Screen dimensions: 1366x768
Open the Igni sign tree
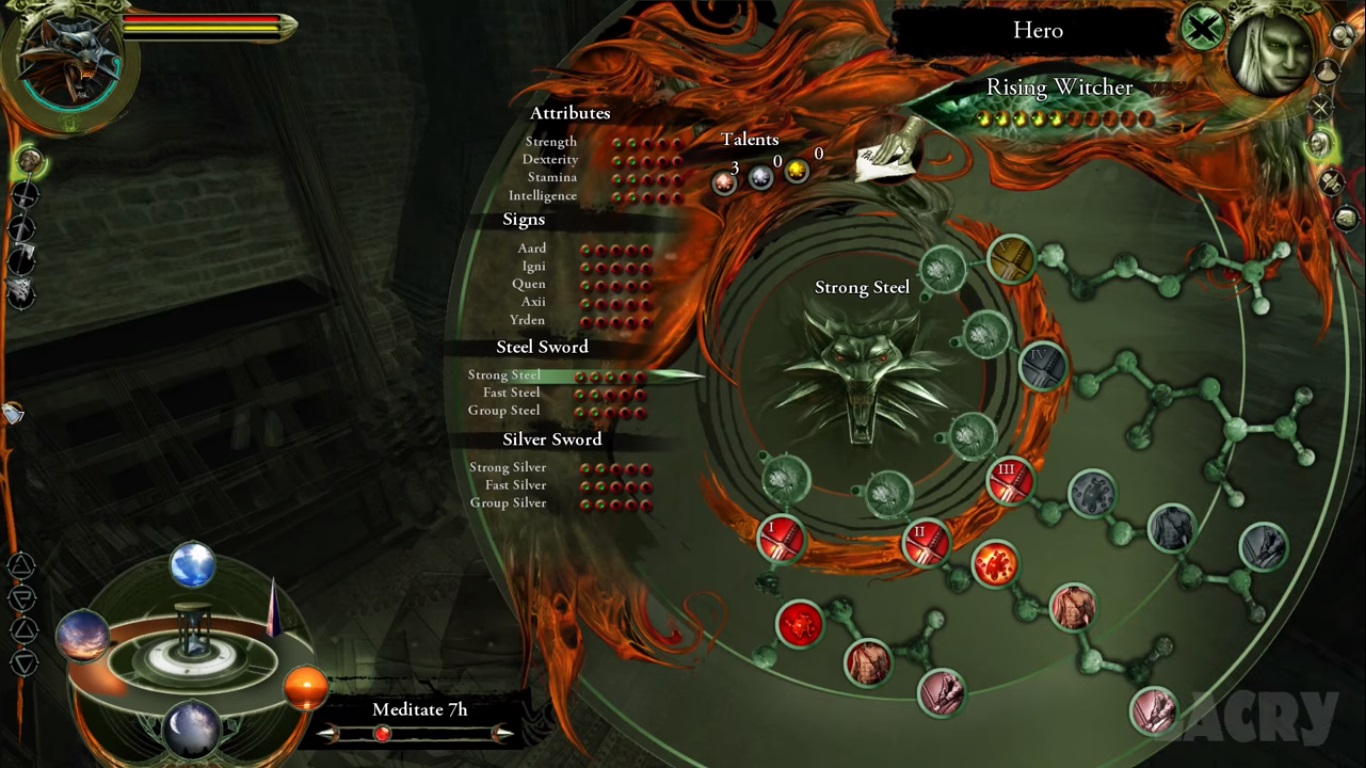tap(534, 267)
